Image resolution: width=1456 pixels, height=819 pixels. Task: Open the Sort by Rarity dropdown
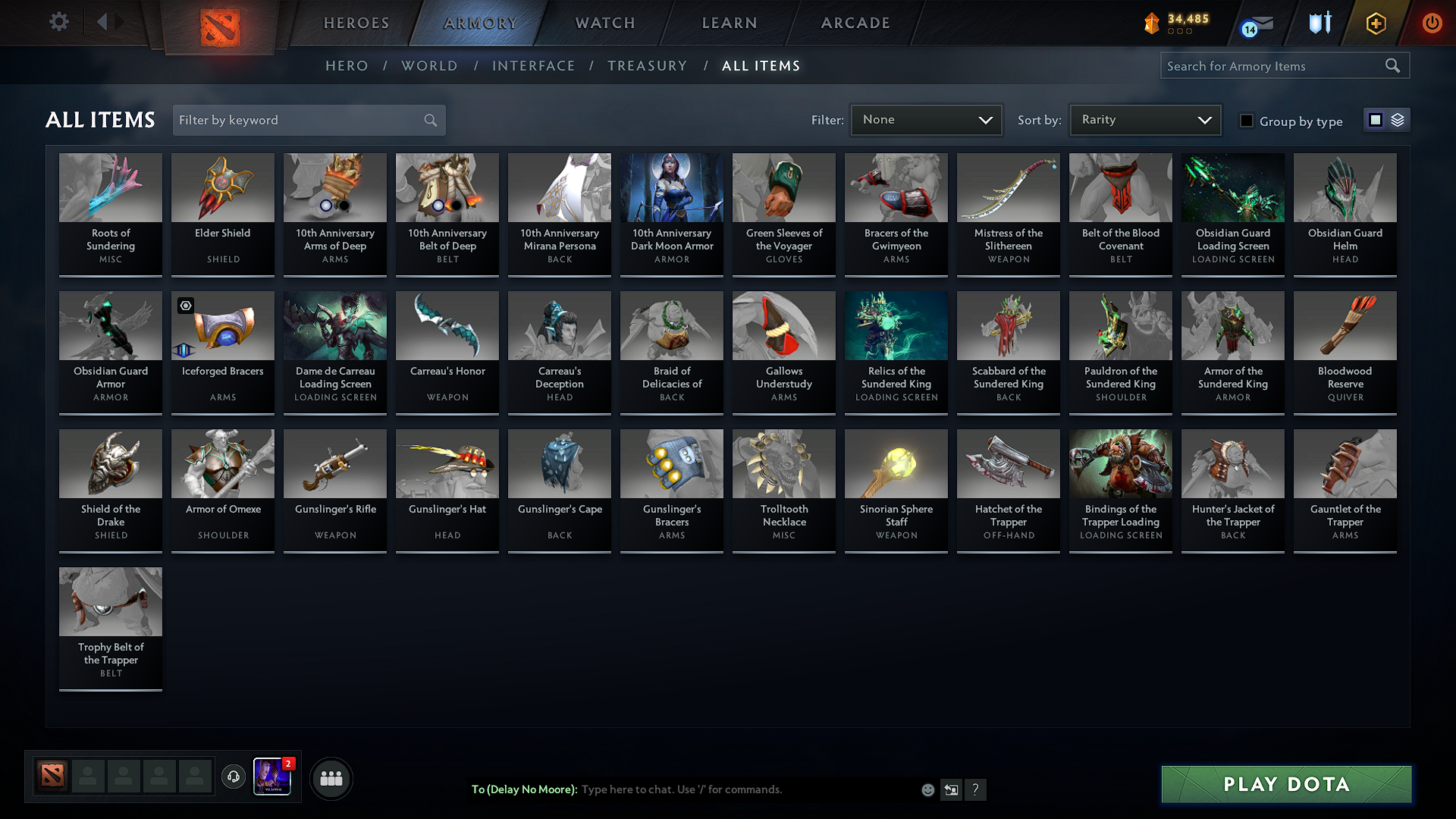[x=1144, y=119]
